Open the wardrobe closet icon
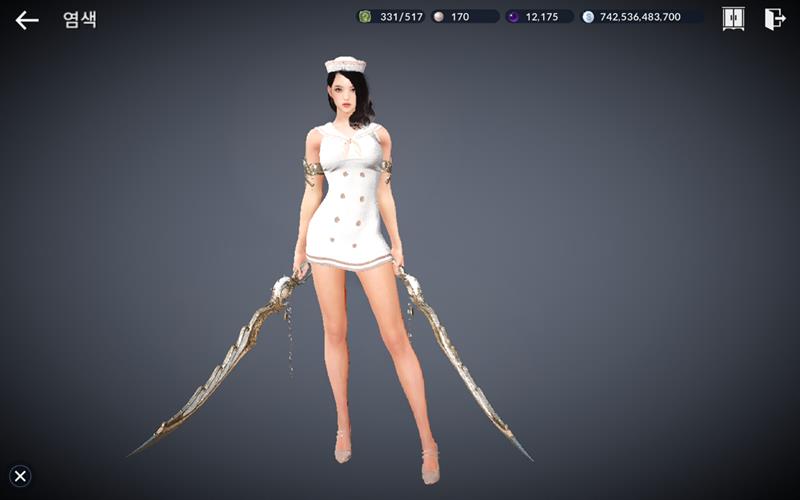Screen dimensions: 800x500 733,18
